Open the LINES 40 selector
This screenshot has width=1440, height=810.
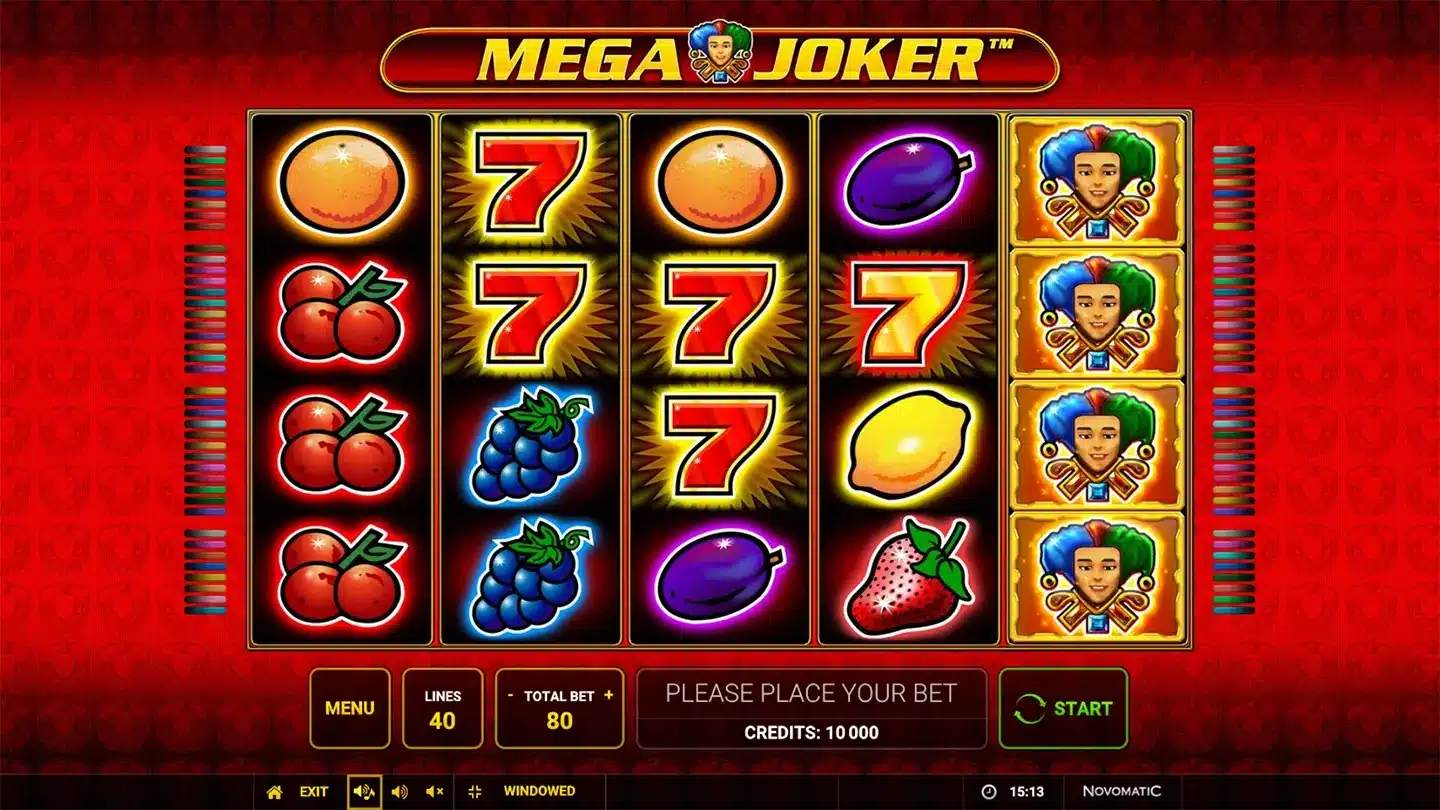[x=443, y=708]
